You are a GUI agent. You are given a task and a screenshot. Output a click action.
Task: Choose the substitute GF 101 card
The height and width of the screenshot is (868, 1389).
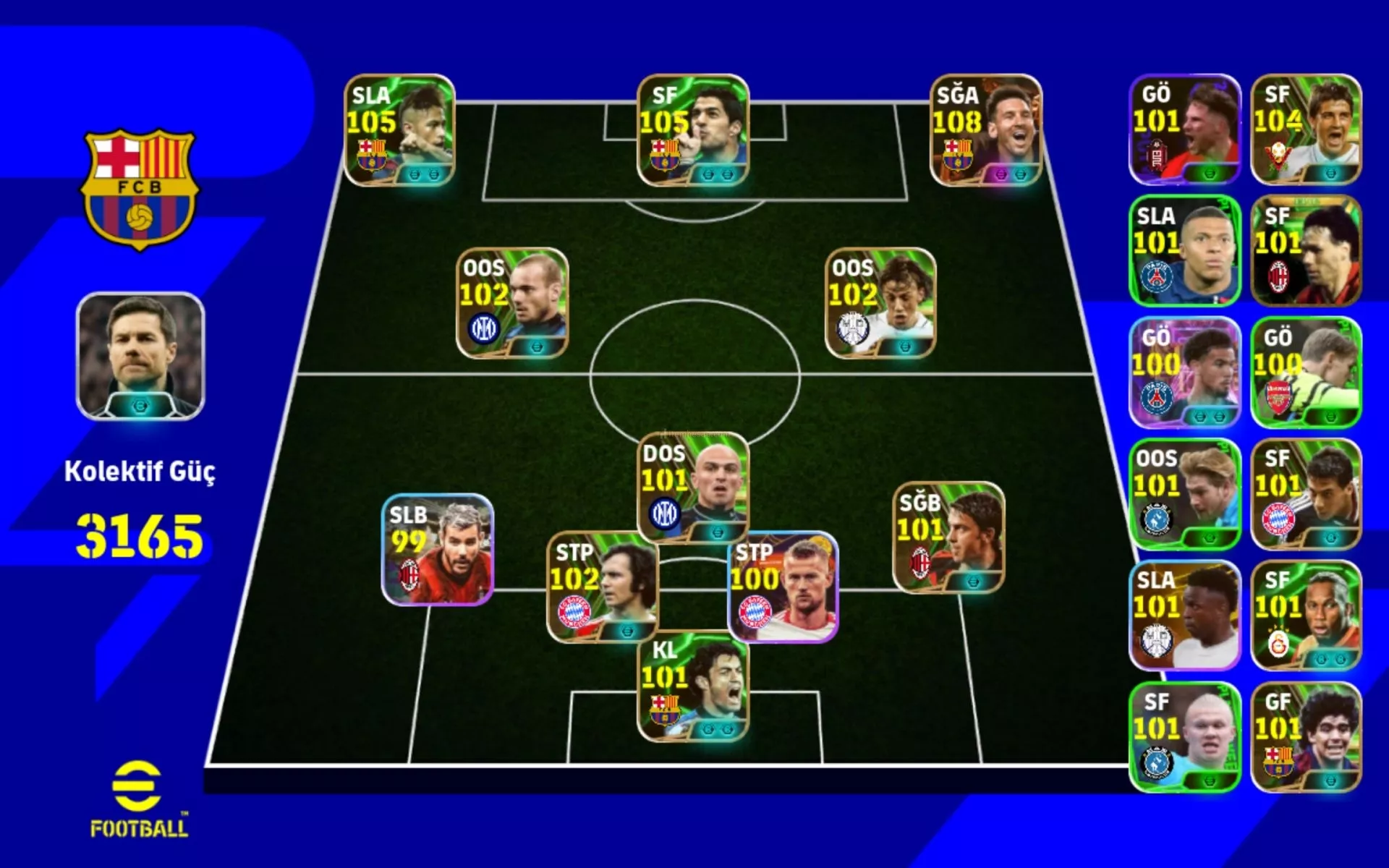coord(1306,737)
